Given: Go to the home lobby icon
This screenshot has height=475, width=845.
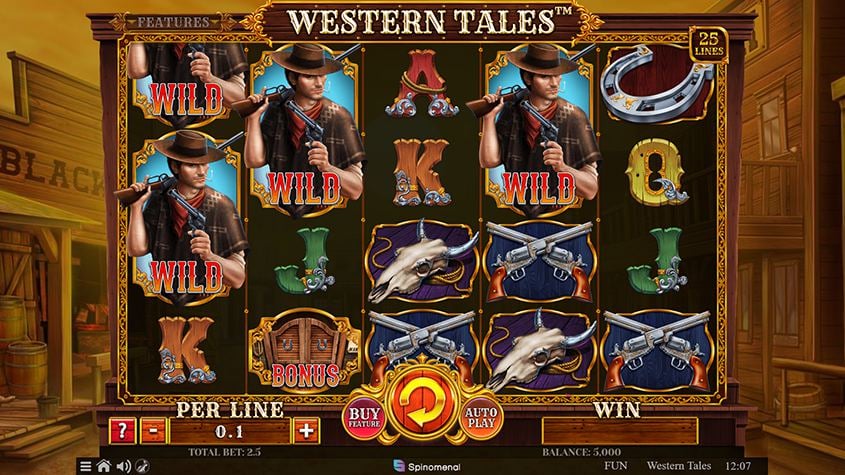Looking at the screenshot, I should tap(103, 466).
